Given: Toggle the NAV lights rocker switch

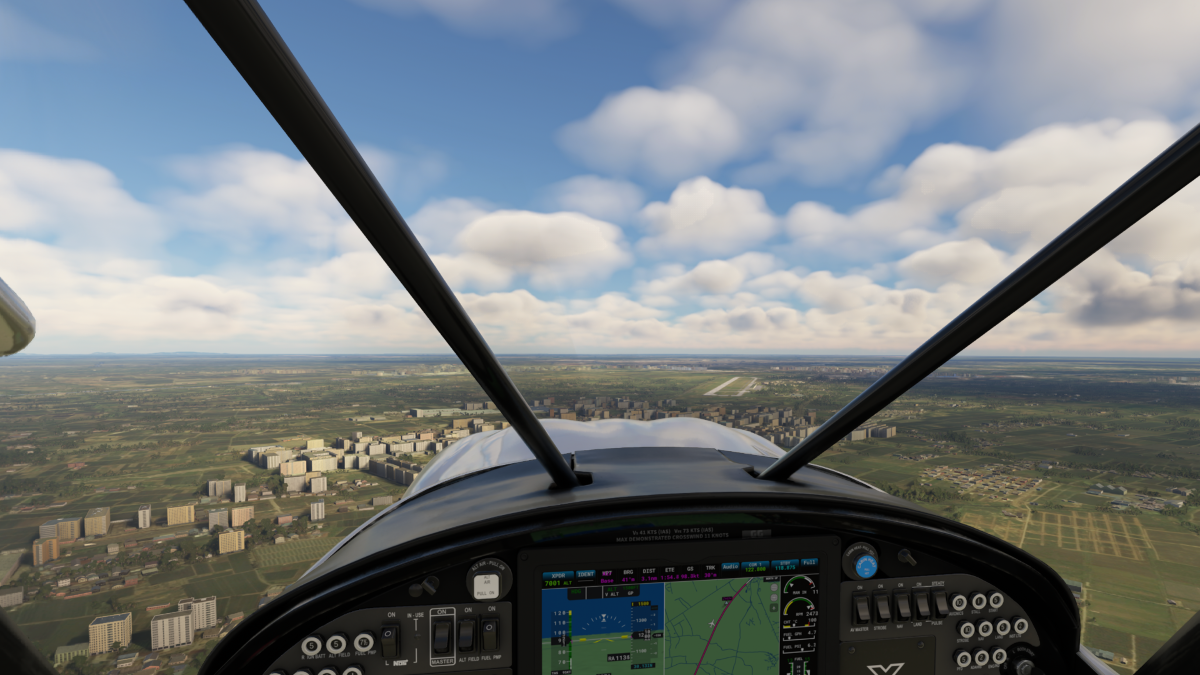Looking at the screenshot, I should [x=903, y=606].
